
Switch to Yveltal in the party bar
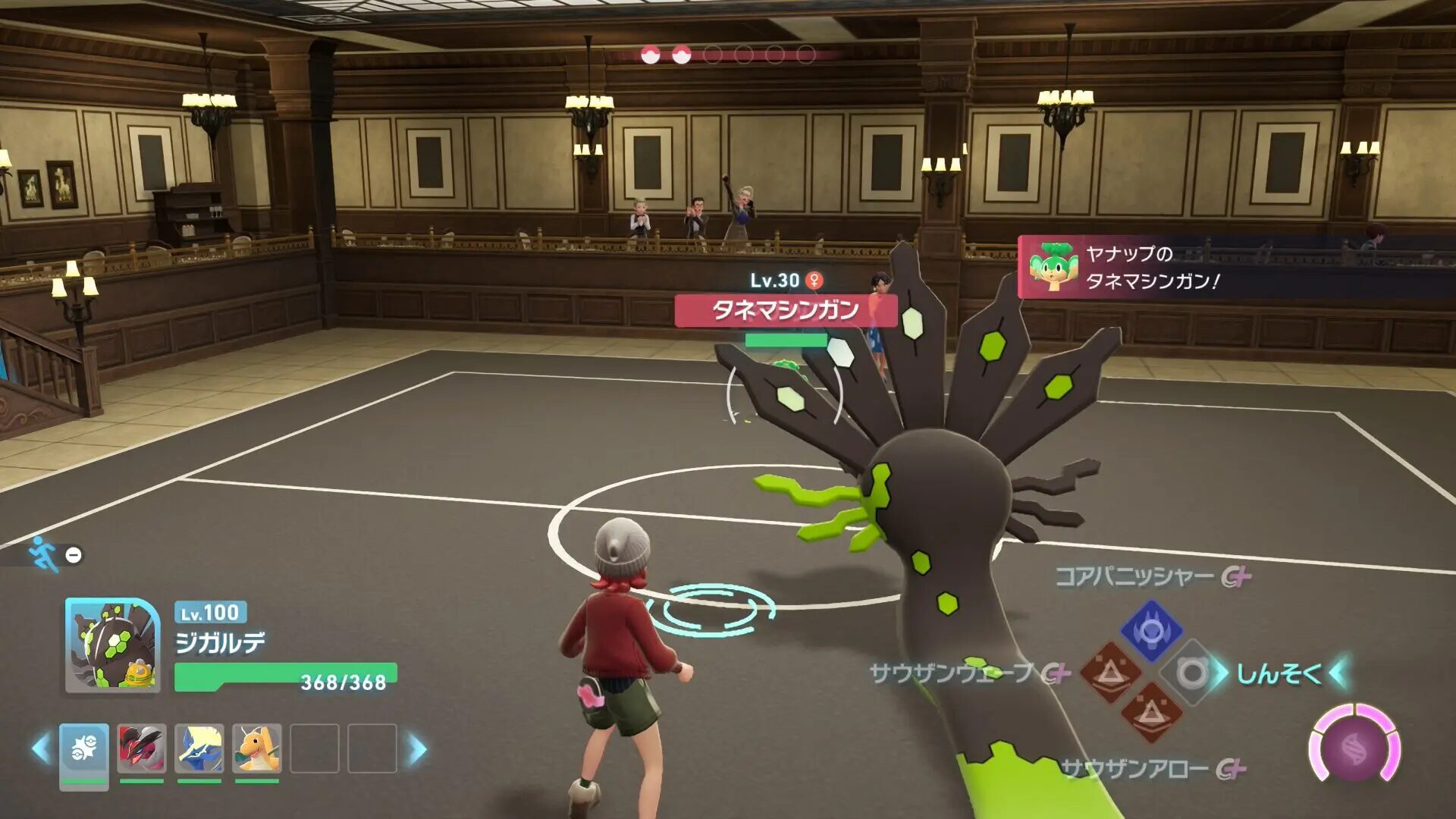(142, 748)
